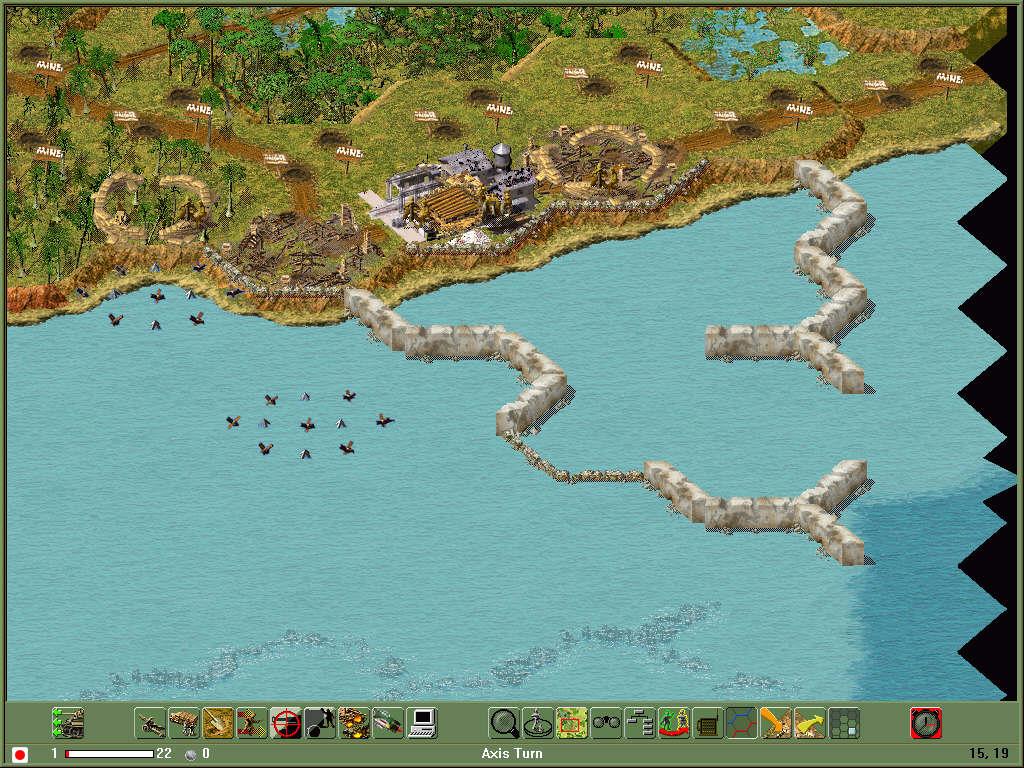This screenshot has width=1024, height=768.
Task: Click the magnifying glass zoom button
Action: point(504,722)
